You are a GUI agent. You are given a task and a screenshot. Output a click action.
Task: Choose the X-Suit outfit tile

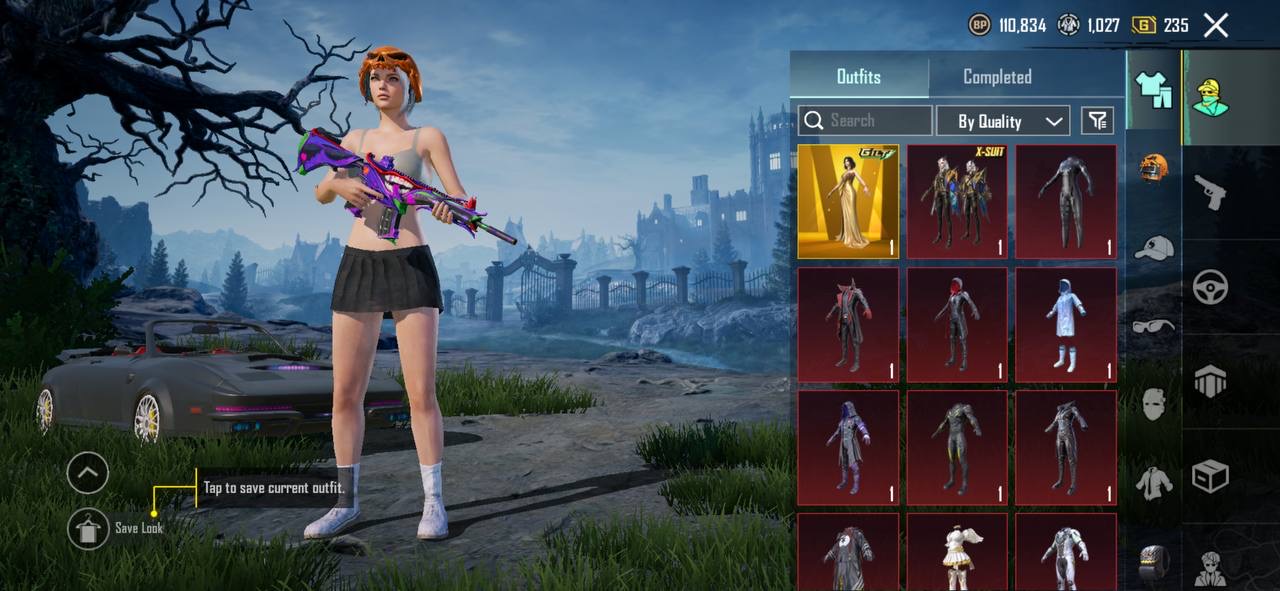pos(957,202)
